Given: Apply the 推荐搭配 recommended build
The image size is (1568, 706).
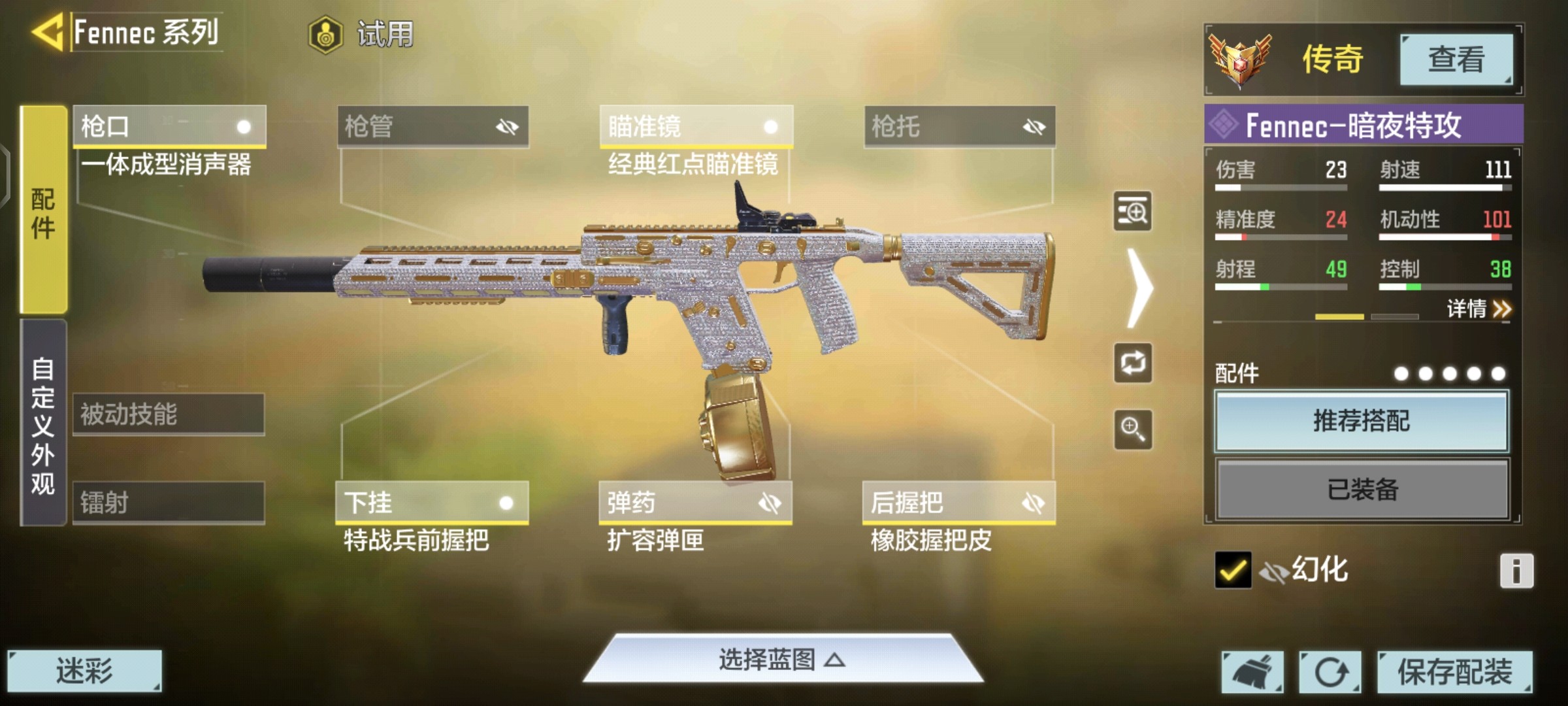Looking at the screenshot, I should (x=1362, y=421).
